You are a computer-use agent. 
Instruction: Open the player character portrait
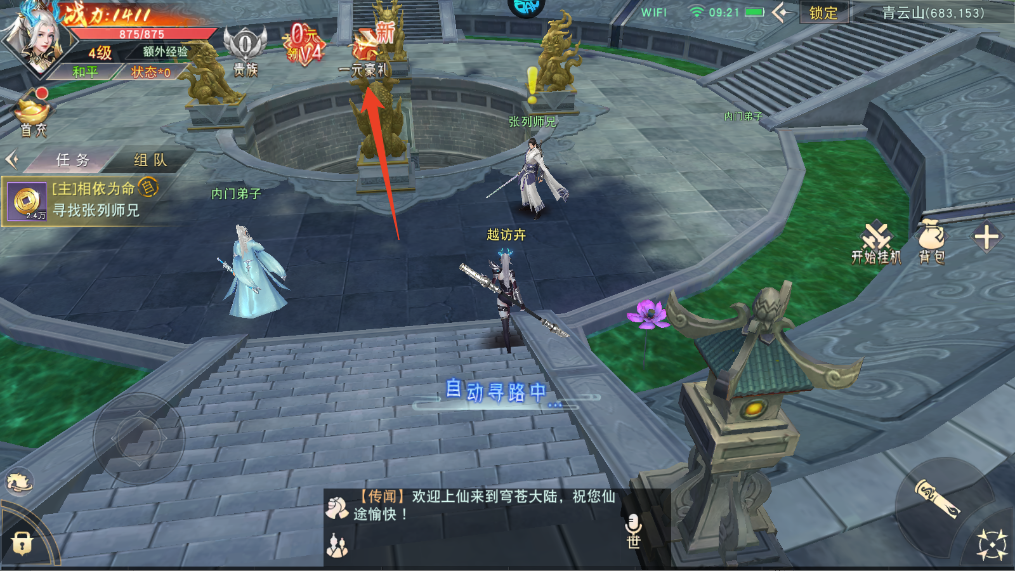tap(28, 35)
